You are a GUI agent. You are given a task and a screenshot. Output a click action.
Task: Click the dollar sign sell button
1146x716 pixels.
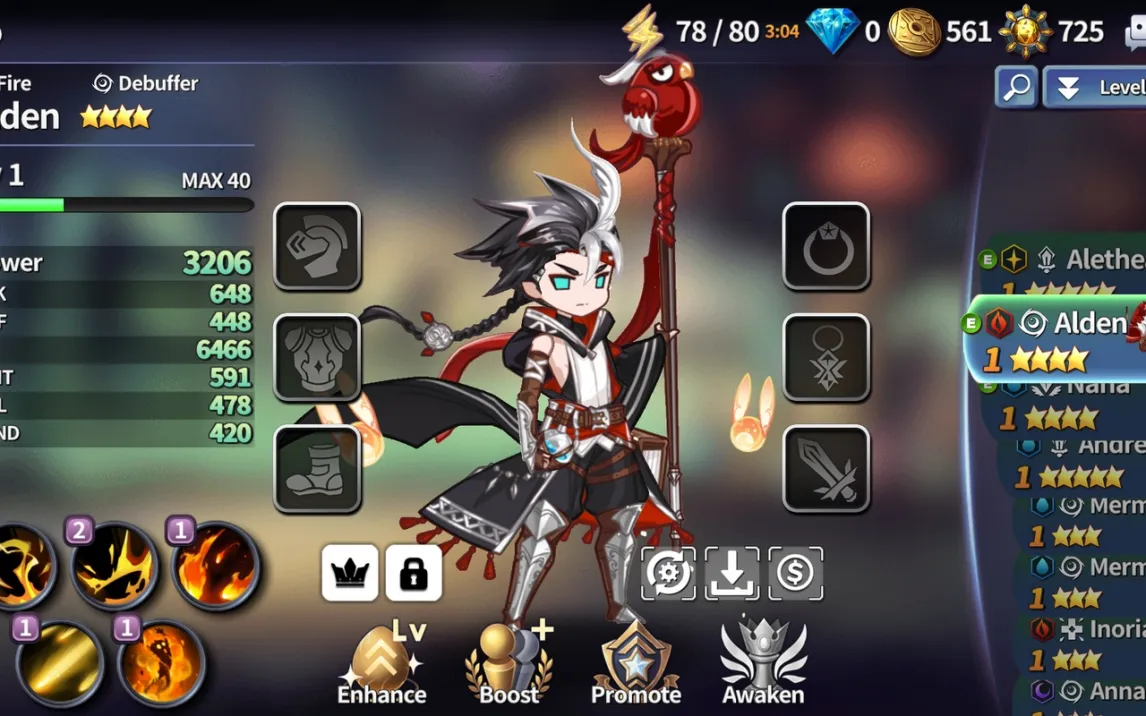[796, 573]
